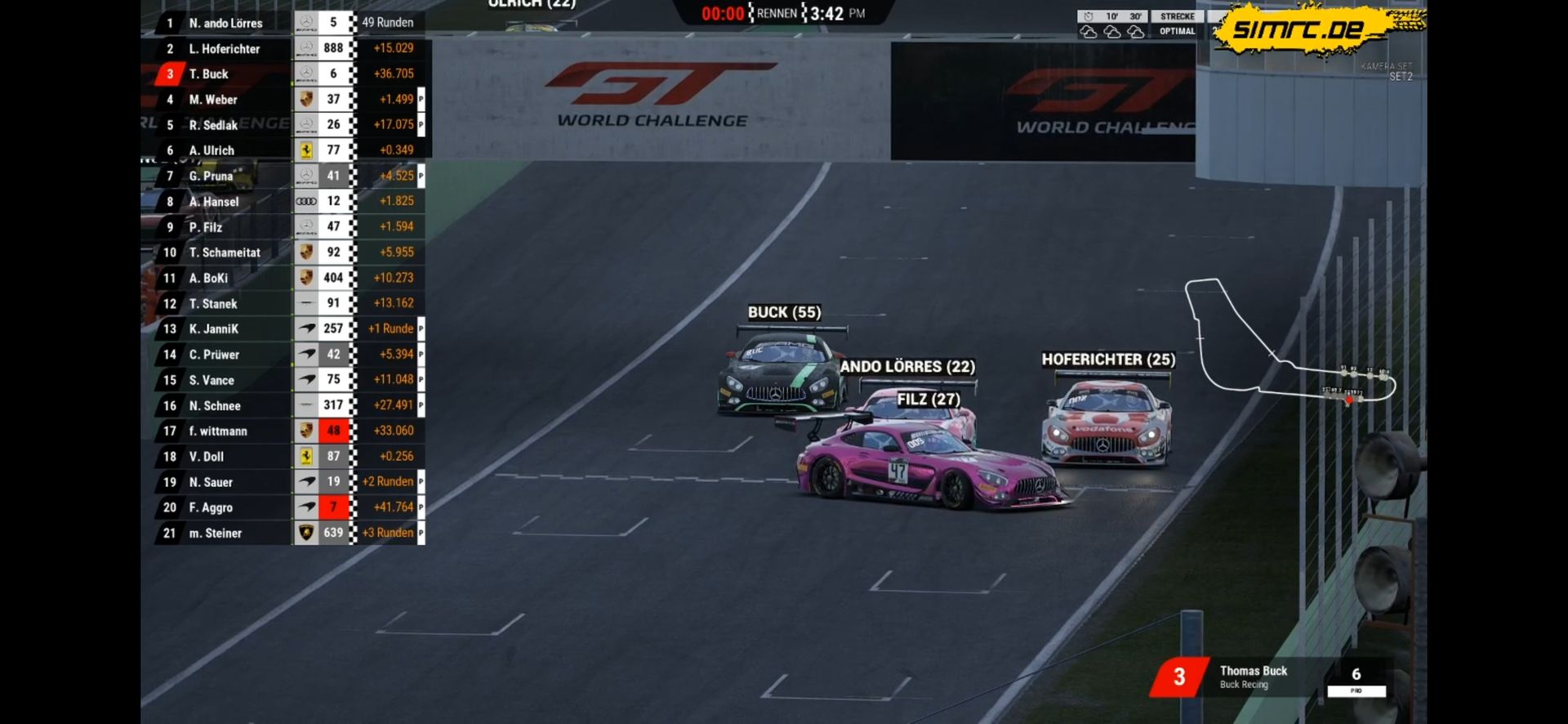The height and width of the screenshot is (724, 1568).
Task: Pick R. Sedlak's row in the standings
Action: click(x=213, y=125)
